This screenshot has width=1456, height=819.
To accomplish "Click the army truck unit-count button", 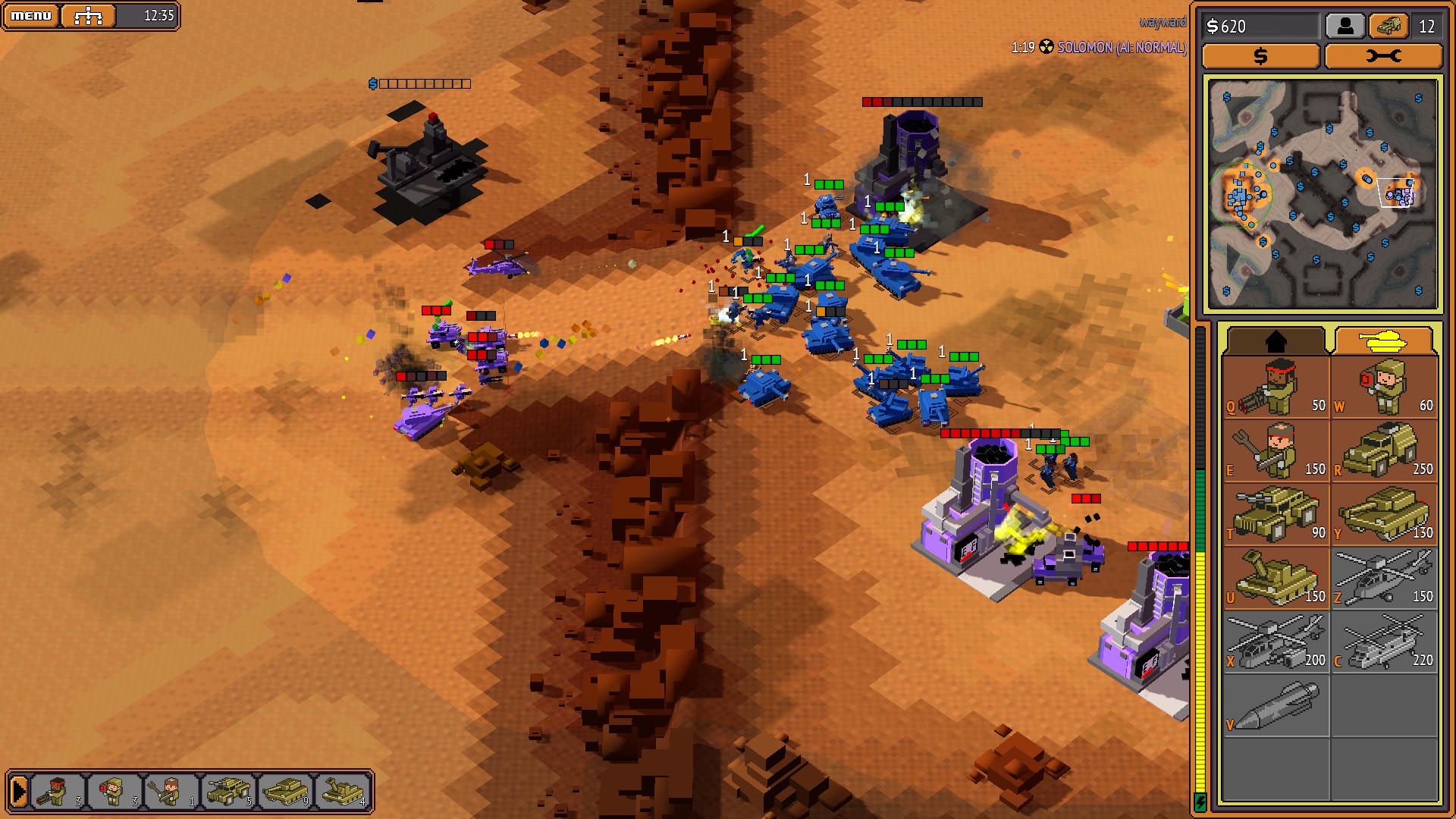I will pos(1389,27).
